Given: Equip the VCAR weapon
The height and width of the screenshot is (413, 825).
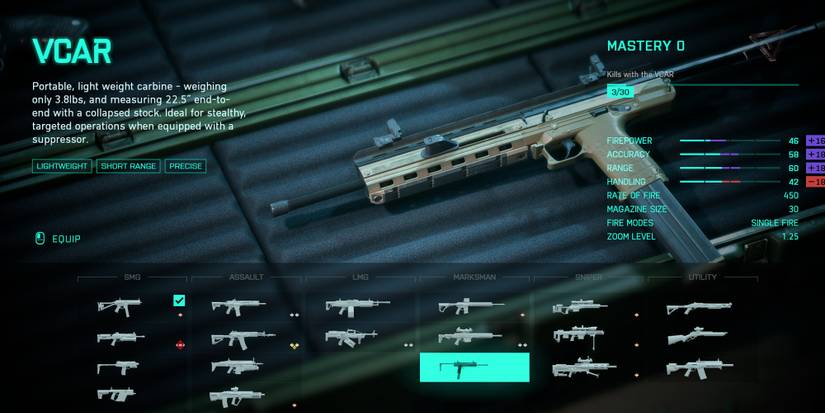Looking at the screenshot, I should [58, 239].
